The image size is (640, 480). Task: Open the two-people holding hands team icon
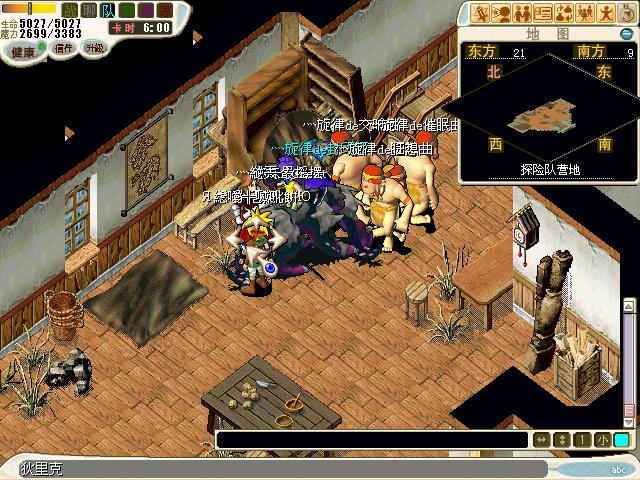522,13
